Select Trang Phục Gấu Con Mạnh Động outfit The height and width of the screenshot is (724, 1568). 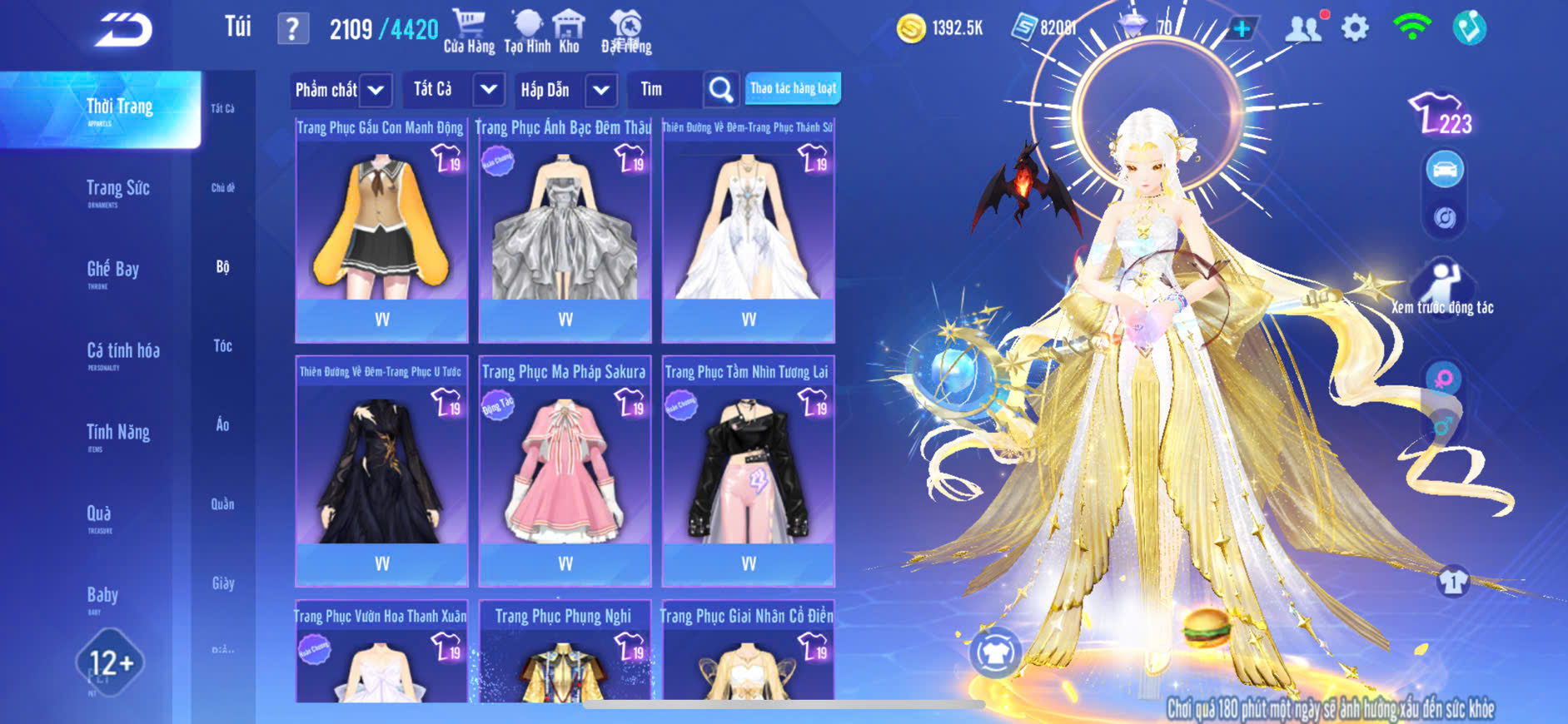tap(381, 229)
